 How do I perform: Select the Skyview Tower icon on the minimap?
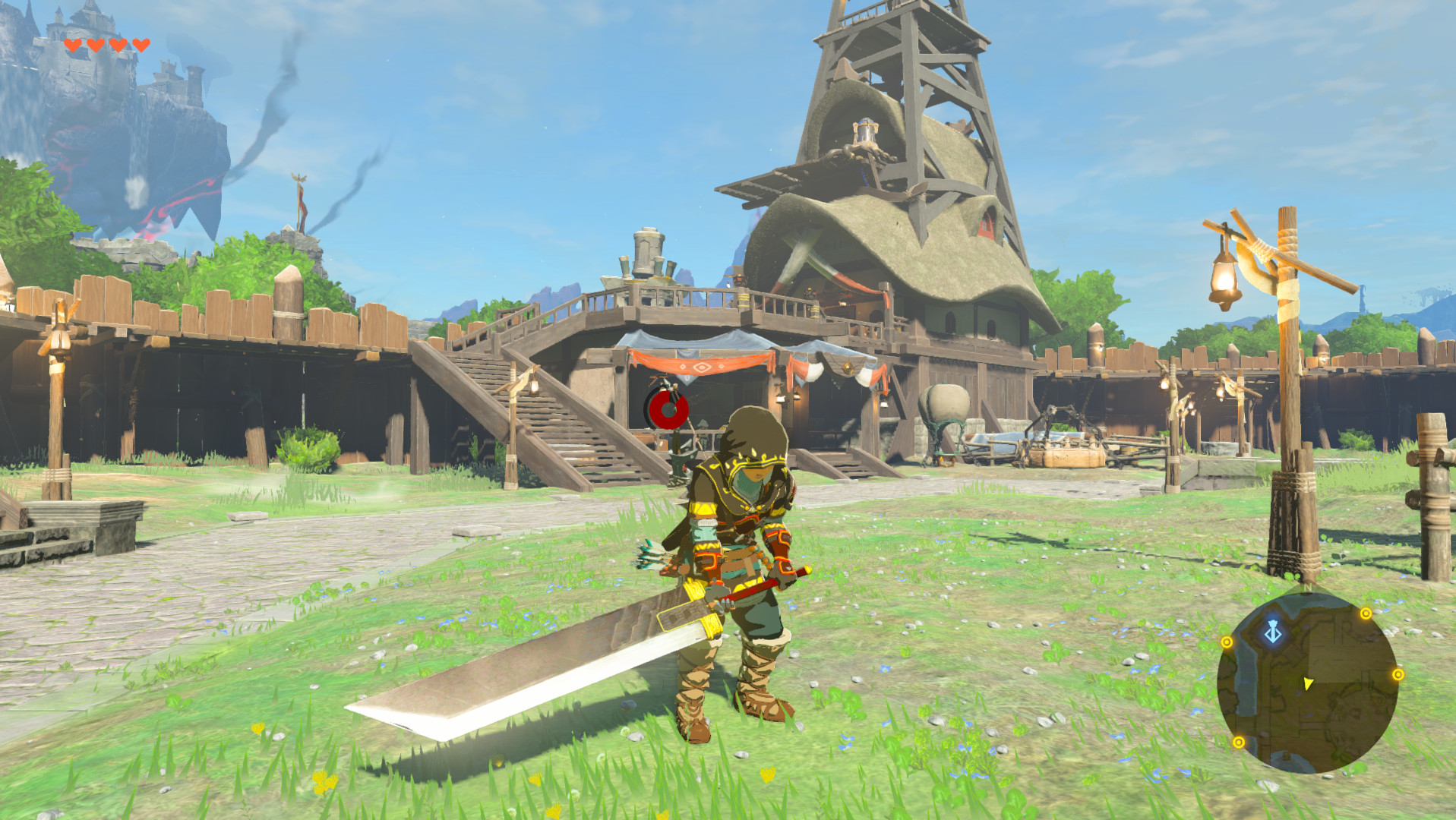pyautogui.click(x=1273, y=632)
